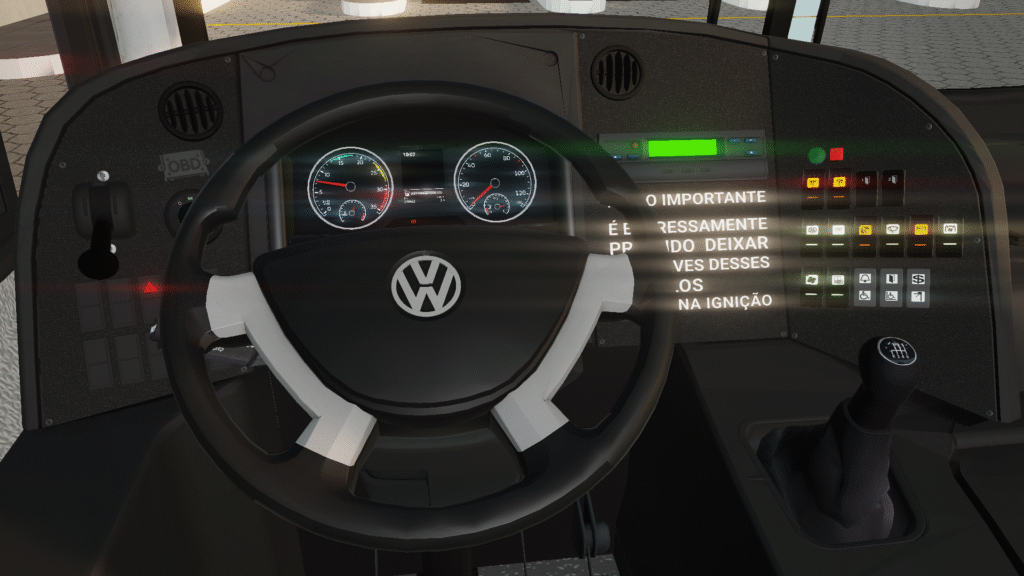Hit the red square dashboard button
Viewport: 1024px width, 576px height.
coord(837,154)
